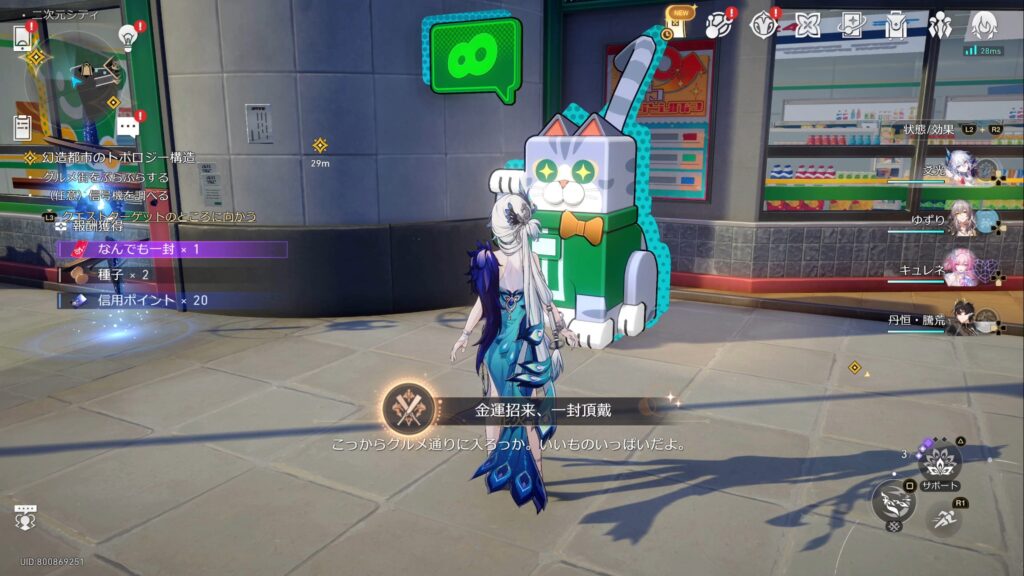Switch to party member キュレネ
Screen dimensions: 1024x576
(962, 268)
